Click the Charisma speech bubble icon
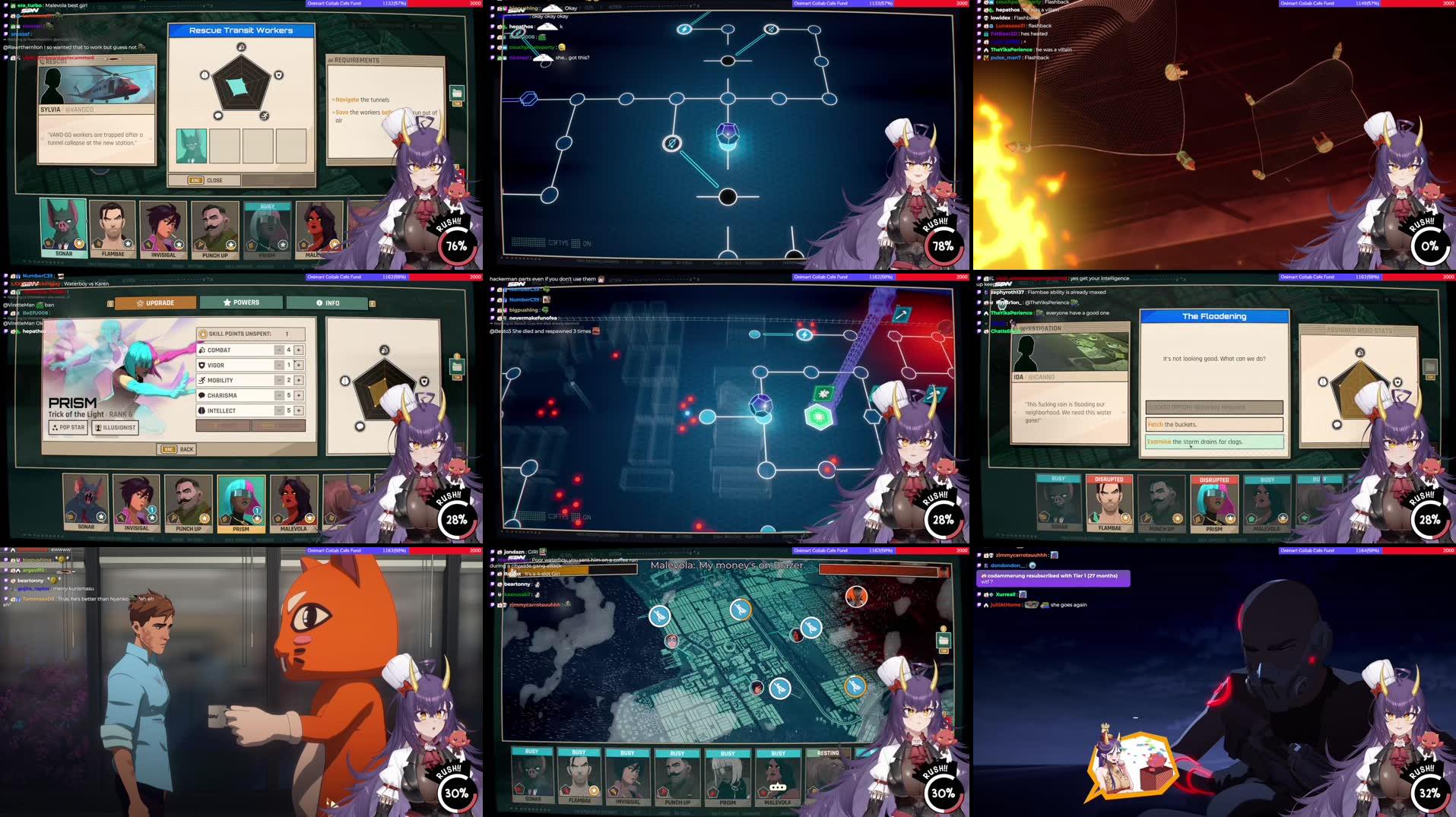This screenshot has width=1456, height=817. (201, 395)
